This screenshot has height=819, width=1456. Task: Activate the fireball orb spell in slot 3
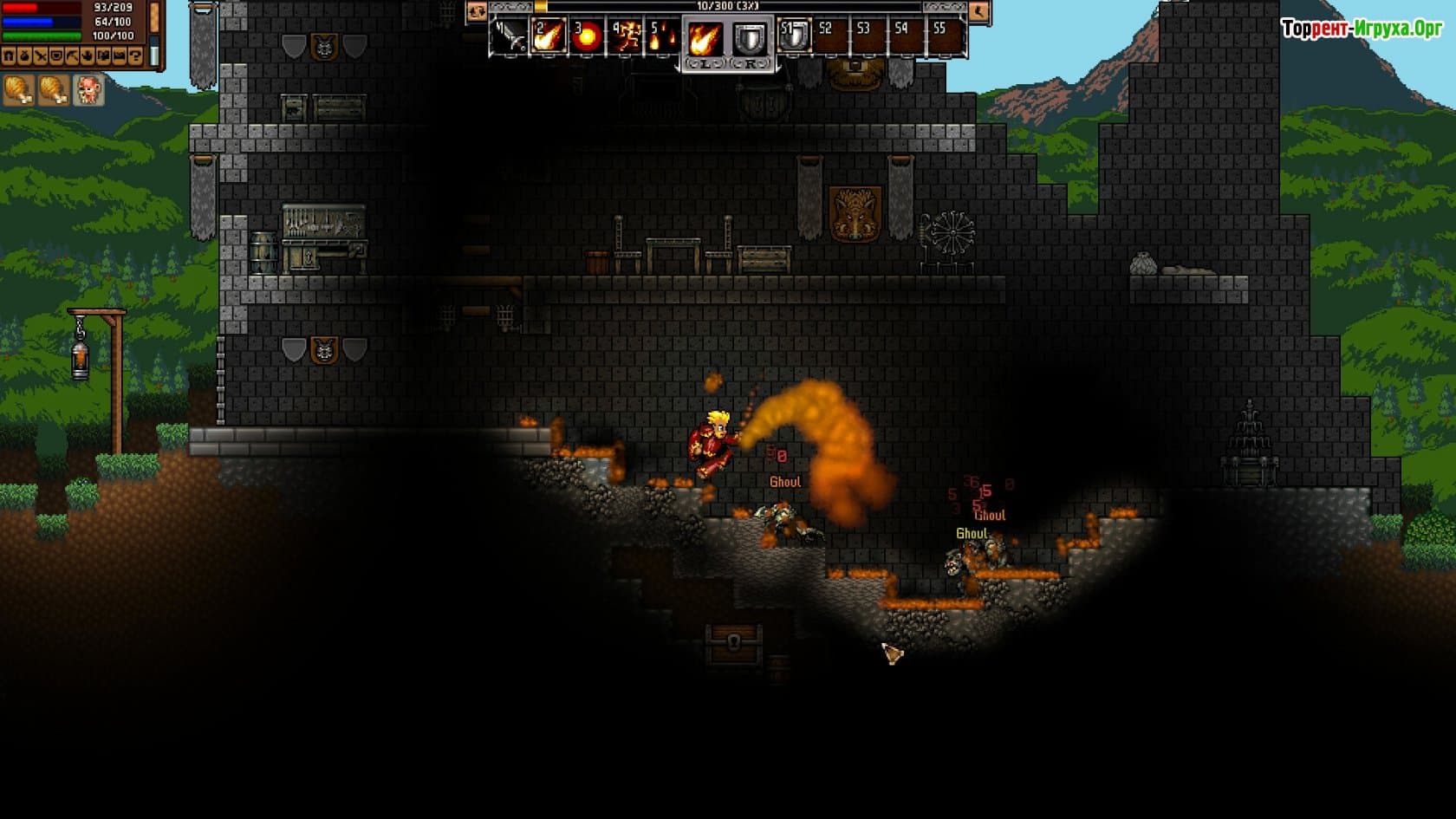[587, 37]
